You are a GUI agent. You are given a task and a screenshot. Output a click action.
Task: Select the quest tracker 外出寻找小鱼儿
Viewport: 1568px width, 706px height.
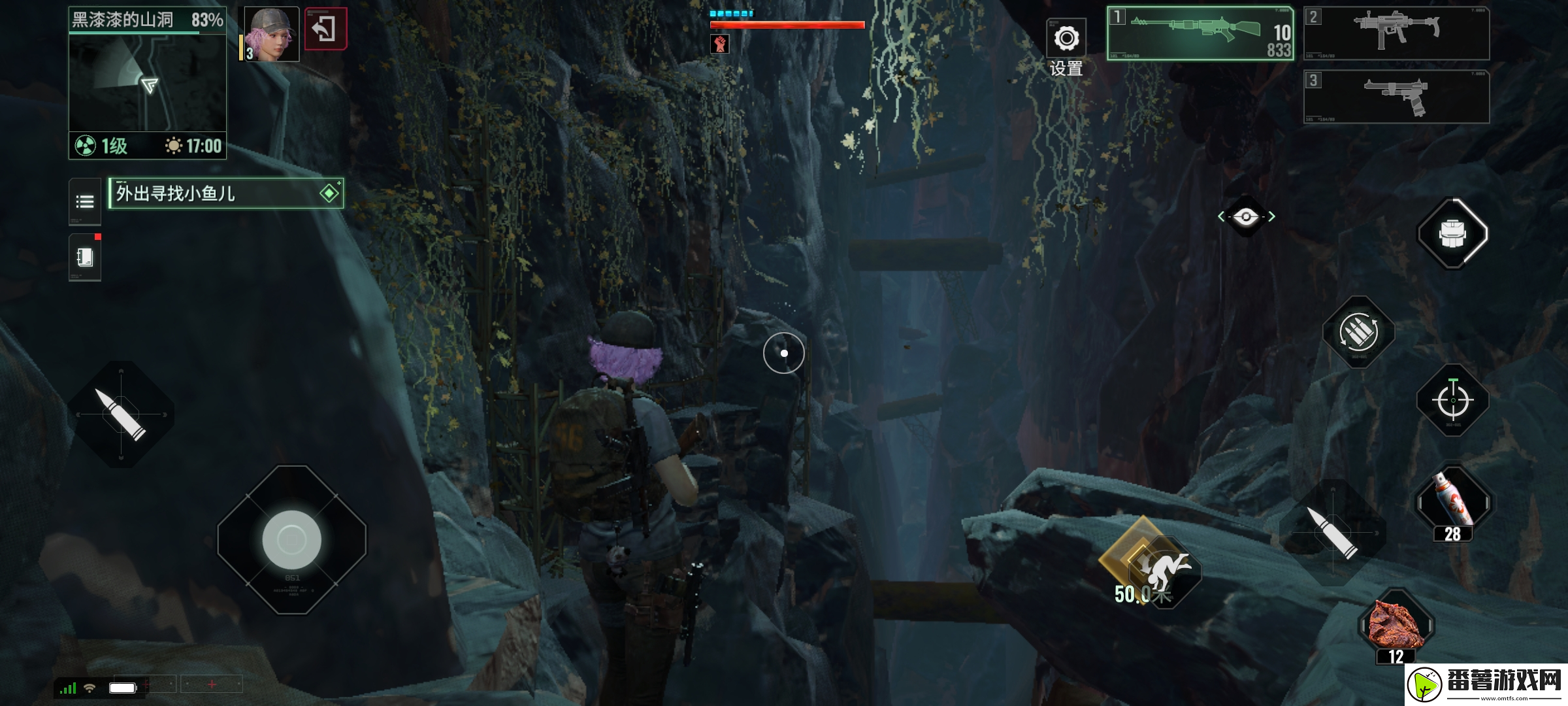(x=225, y=193)
